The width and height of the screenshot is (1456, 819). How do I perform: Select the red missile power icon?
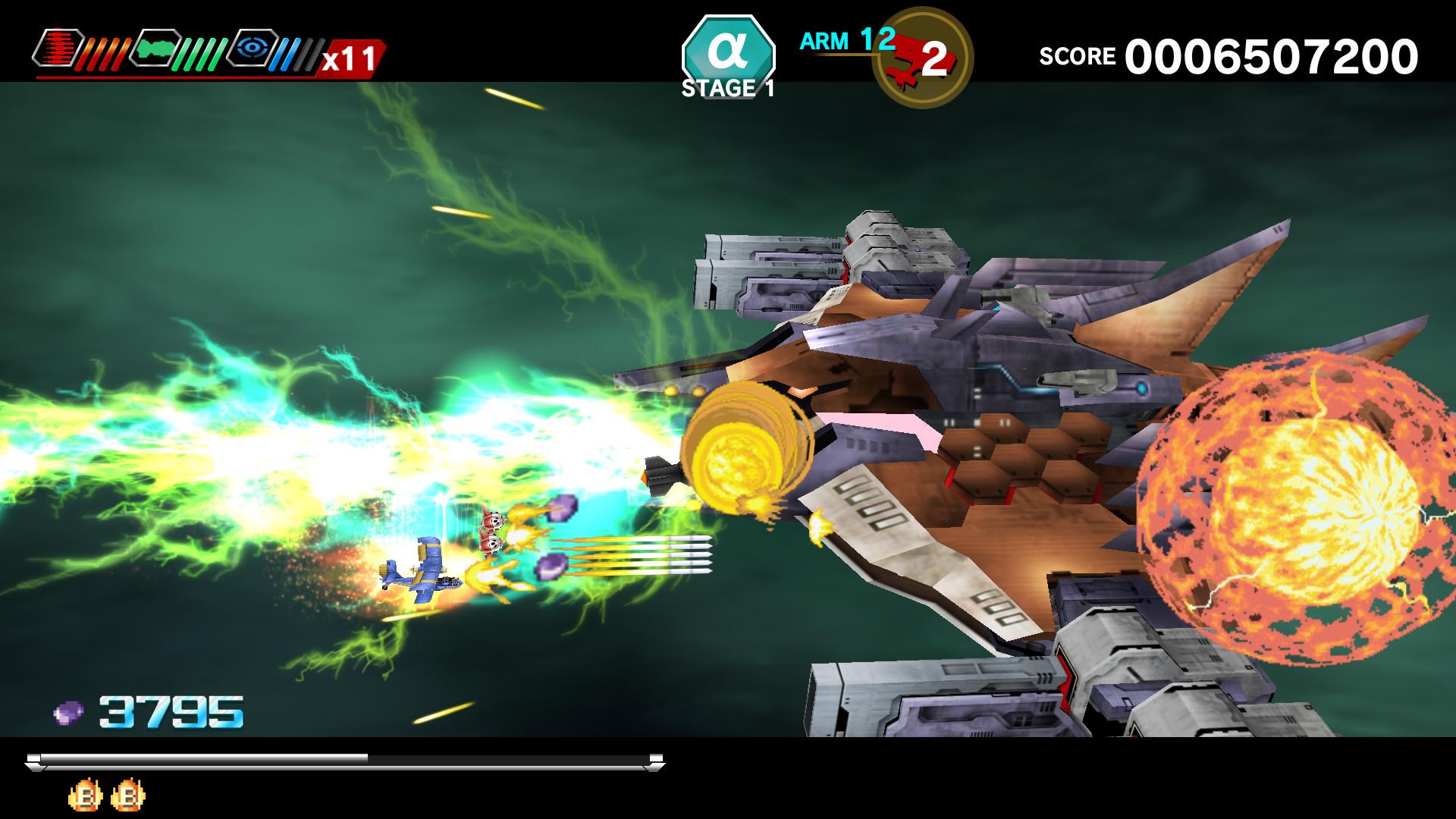(59, 48)
